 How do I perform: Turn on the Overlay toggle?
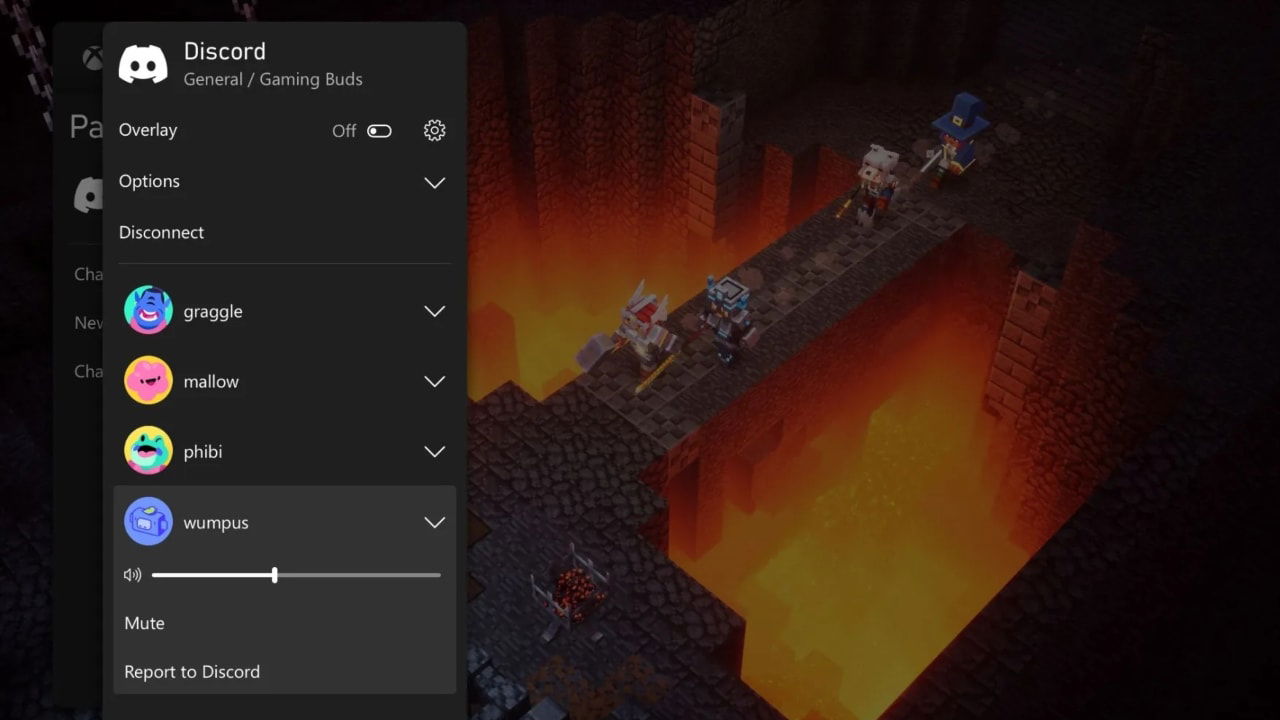pos(379,130)
